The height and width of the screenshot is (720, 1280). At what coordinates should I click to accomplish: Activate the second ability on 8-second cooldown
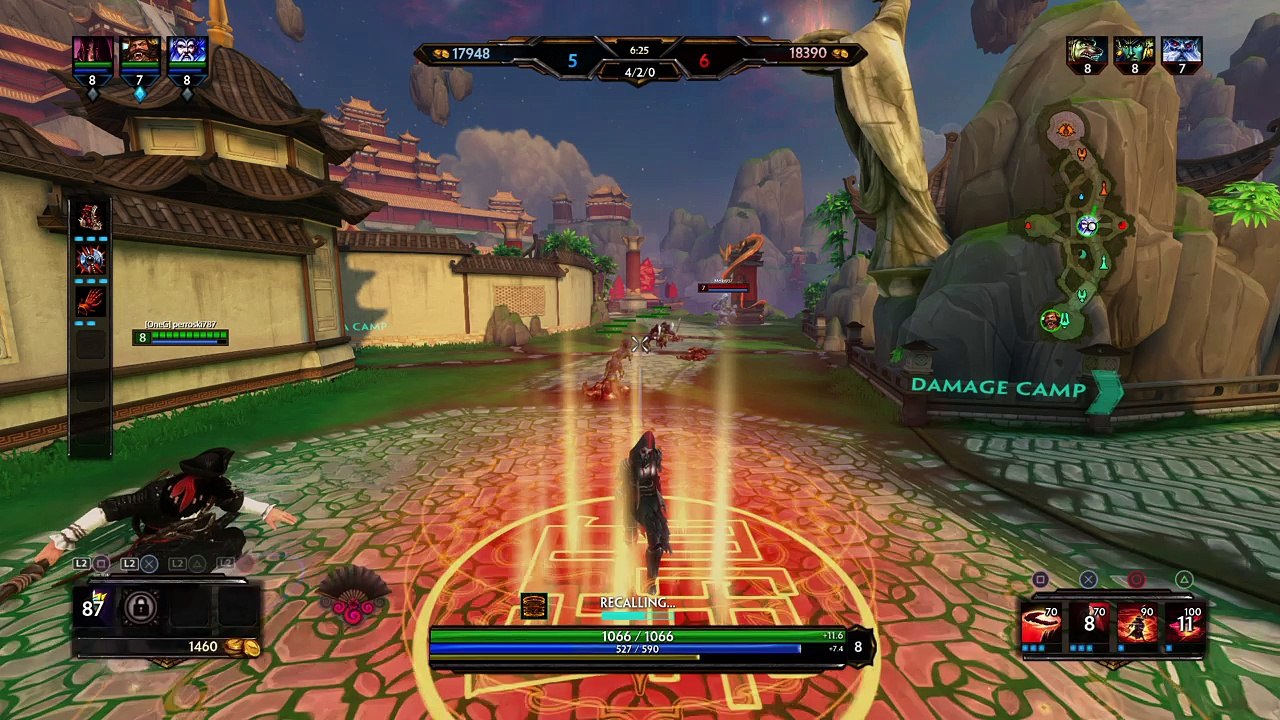pos(1089,624)
